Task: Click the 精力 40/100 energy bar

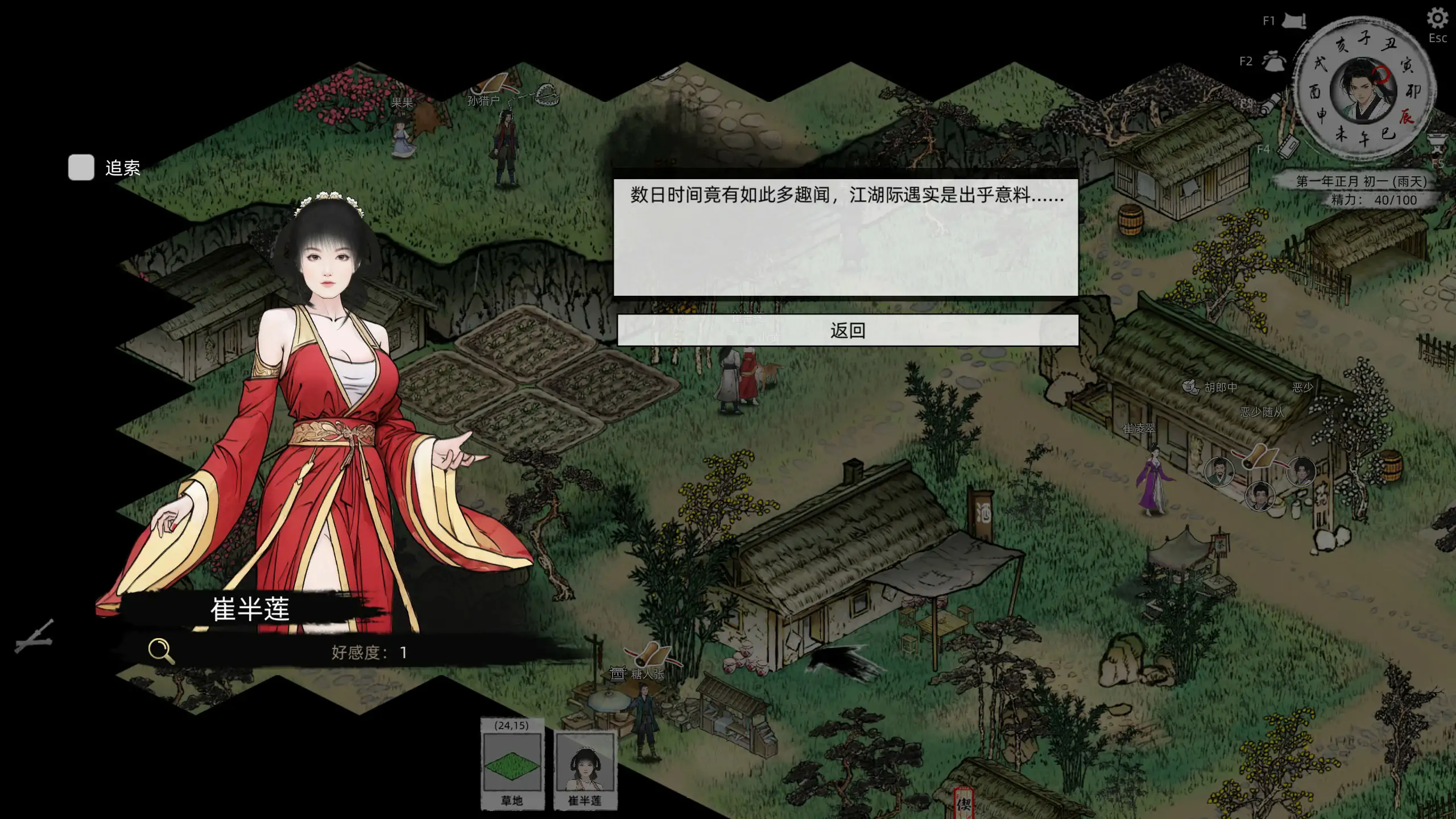Action: [x=1370, y=200]
